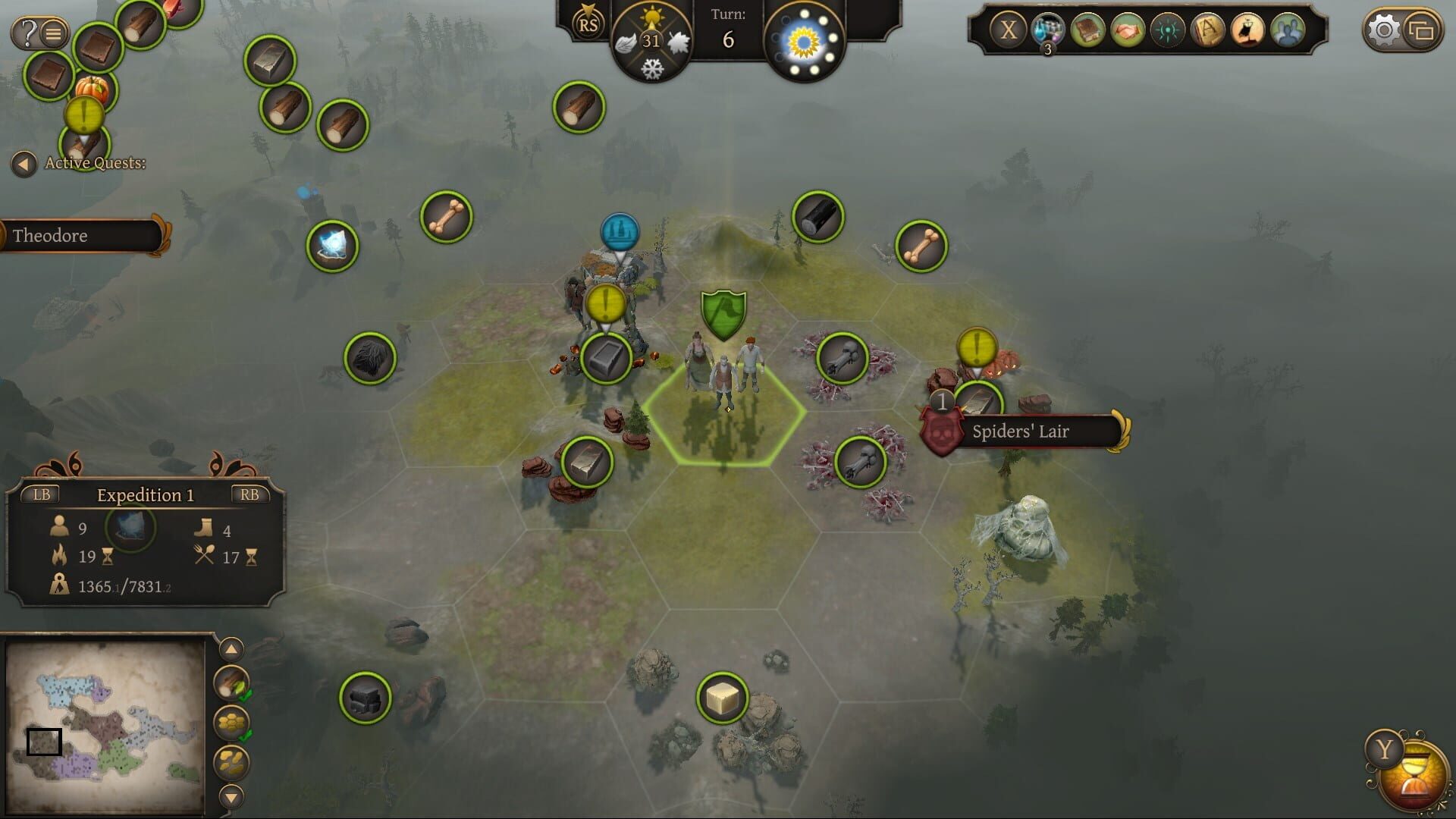
Task: Open the lore encyclopedia 'A' icon
Action: coord(1208,30)
